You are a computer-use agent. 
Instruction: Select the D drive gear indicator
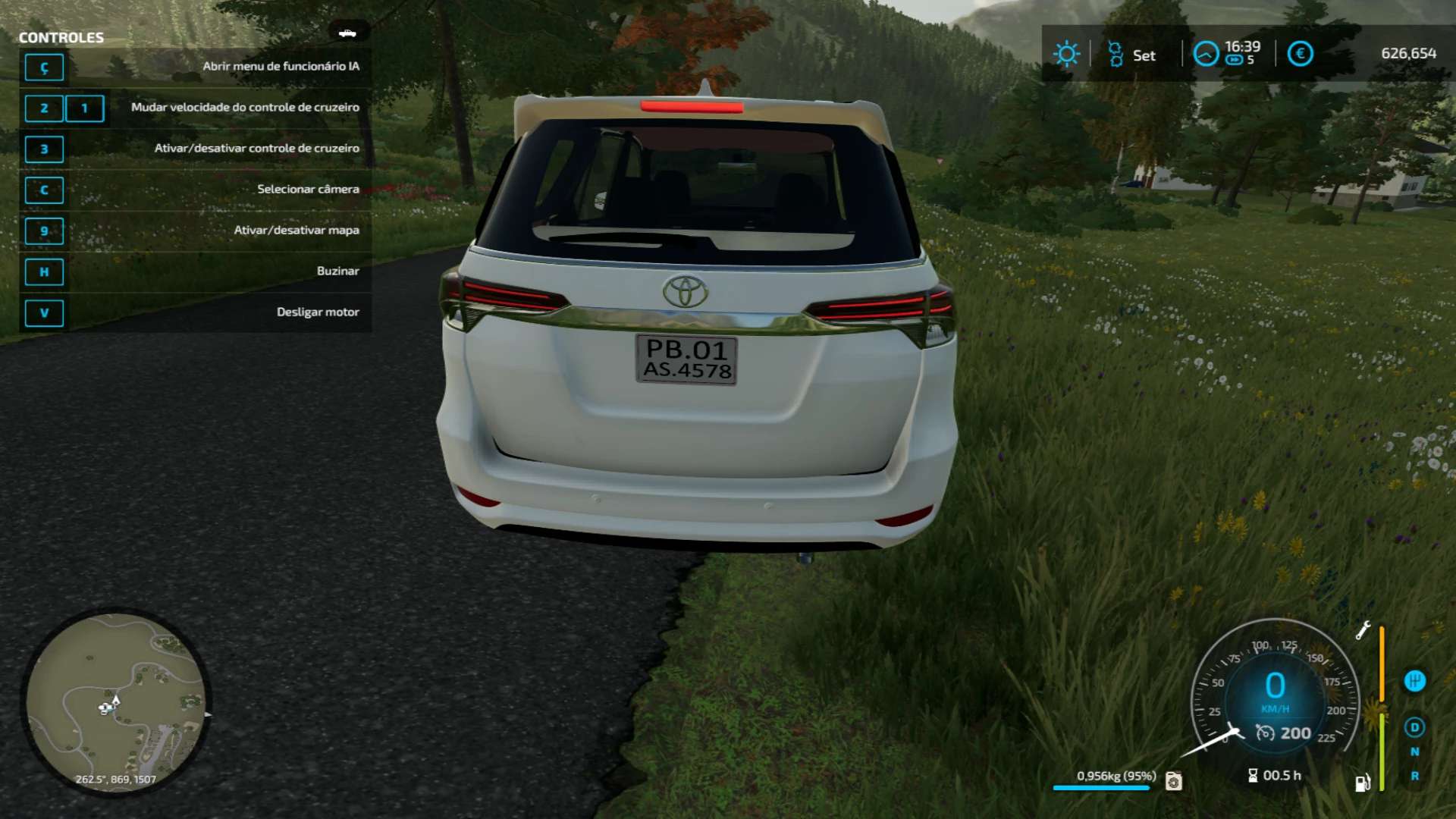click(x=1414, y=727)
